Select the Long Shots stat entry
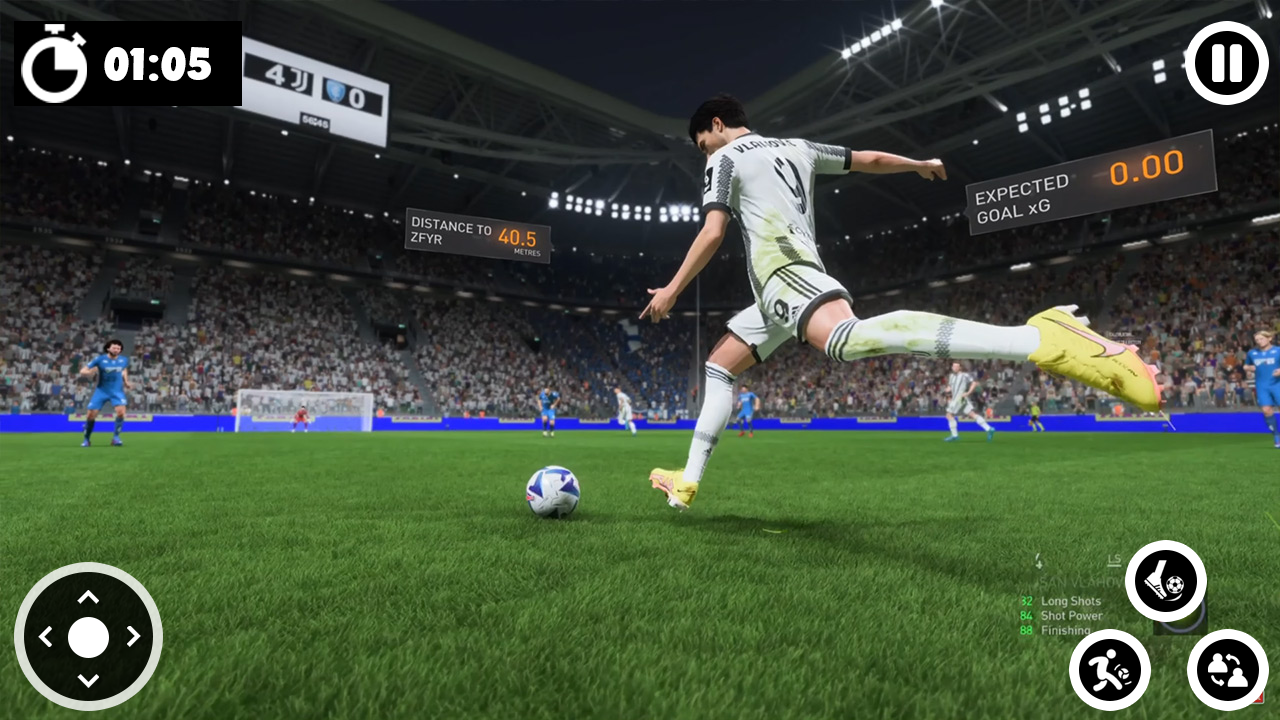1280x720 pixels. coord(1068,600)
